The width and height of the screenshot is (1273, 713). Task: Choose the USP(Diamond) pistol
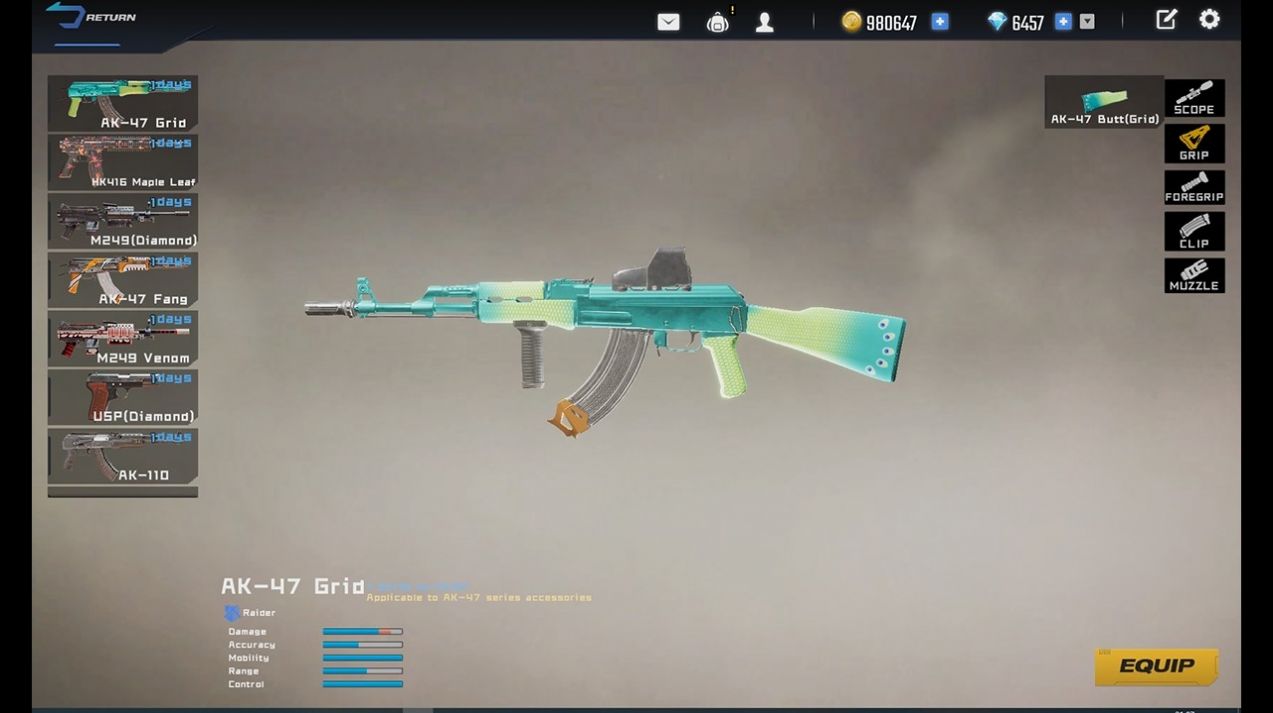click(x=122, y=397)
